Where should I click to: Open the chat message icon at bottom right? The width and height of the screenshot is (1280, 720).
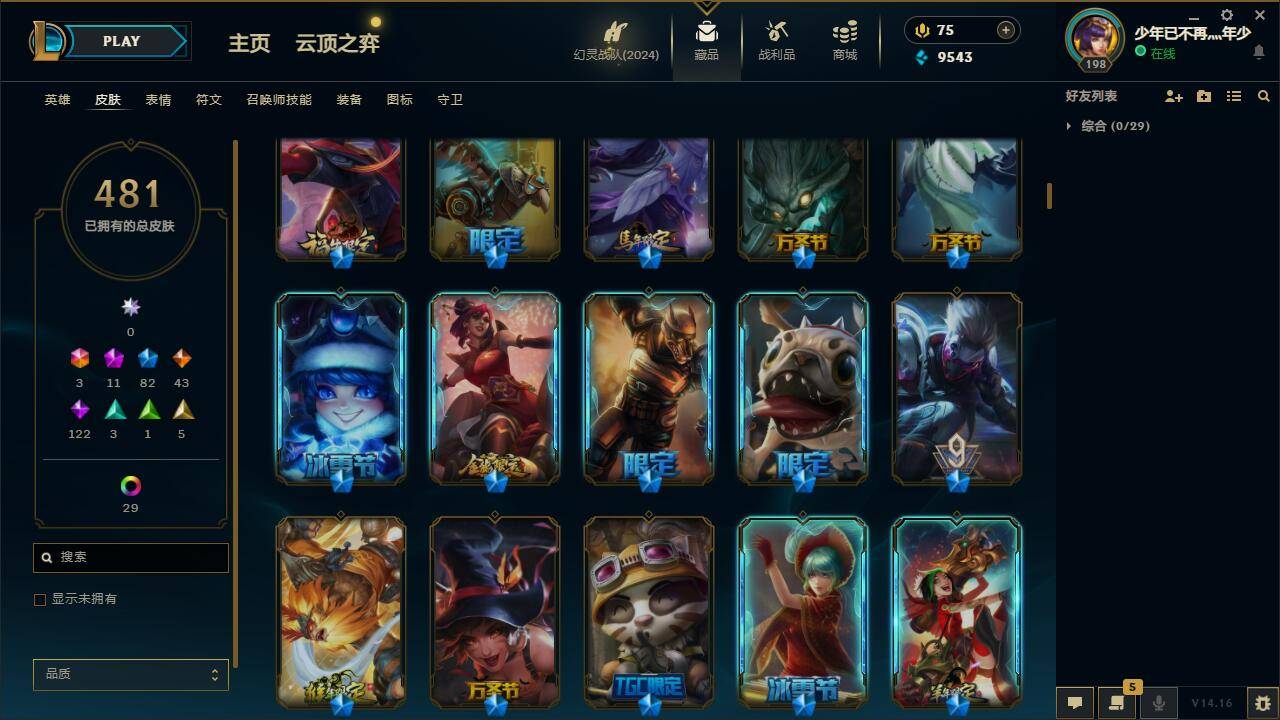pos(1075,703)
